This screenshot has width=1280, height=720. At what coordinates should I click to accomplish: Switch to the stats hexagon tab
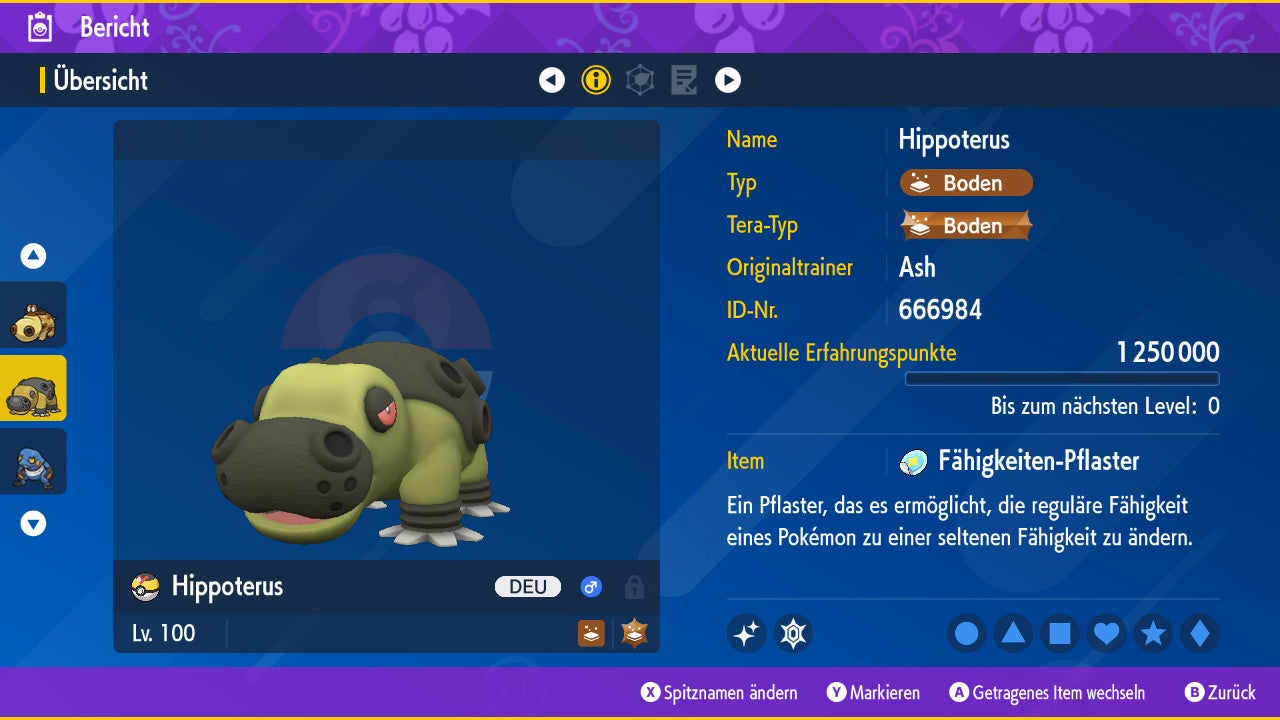tap(640, 80)
